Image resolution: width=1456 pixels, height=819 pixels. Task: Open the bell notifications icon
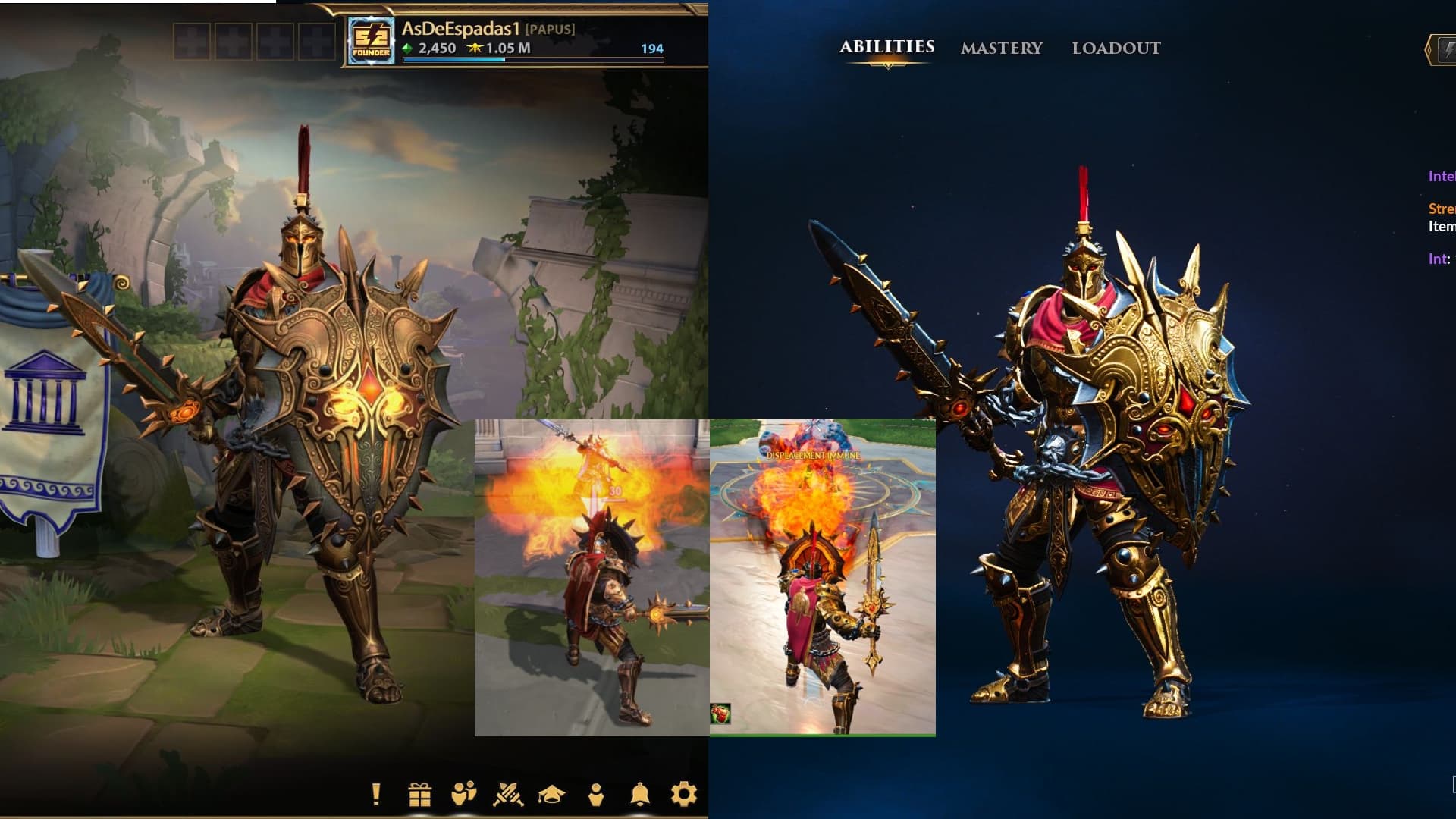click(639, 794)
